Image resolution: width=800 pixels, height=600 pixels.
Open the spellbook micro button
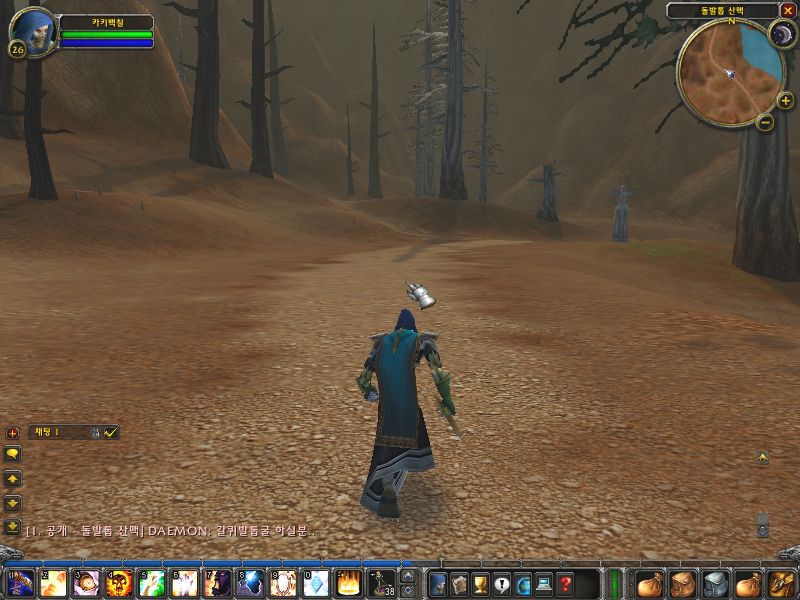[459, 584]
